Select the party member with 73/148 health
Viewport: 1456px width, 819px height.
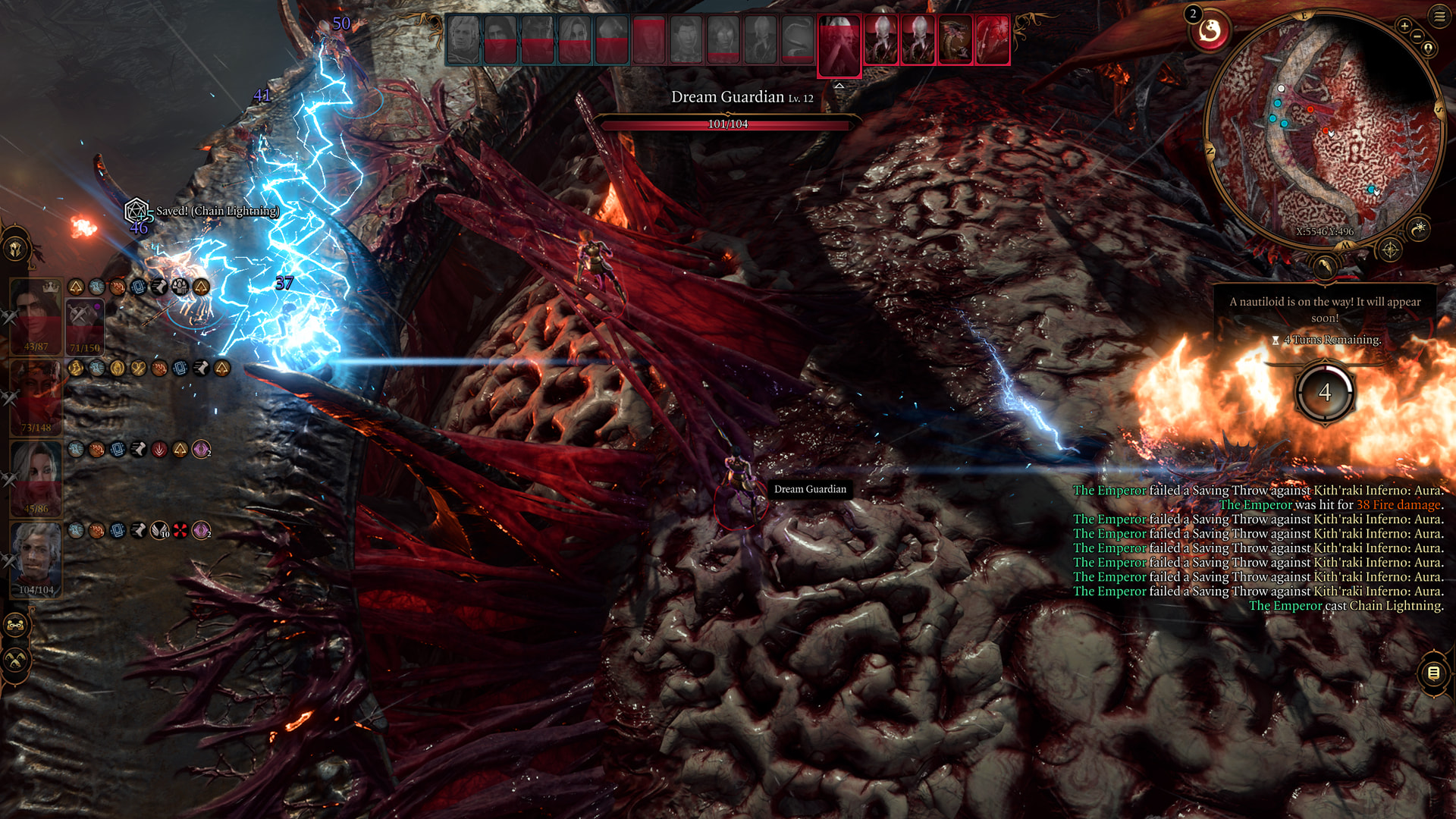coord(36,397)
